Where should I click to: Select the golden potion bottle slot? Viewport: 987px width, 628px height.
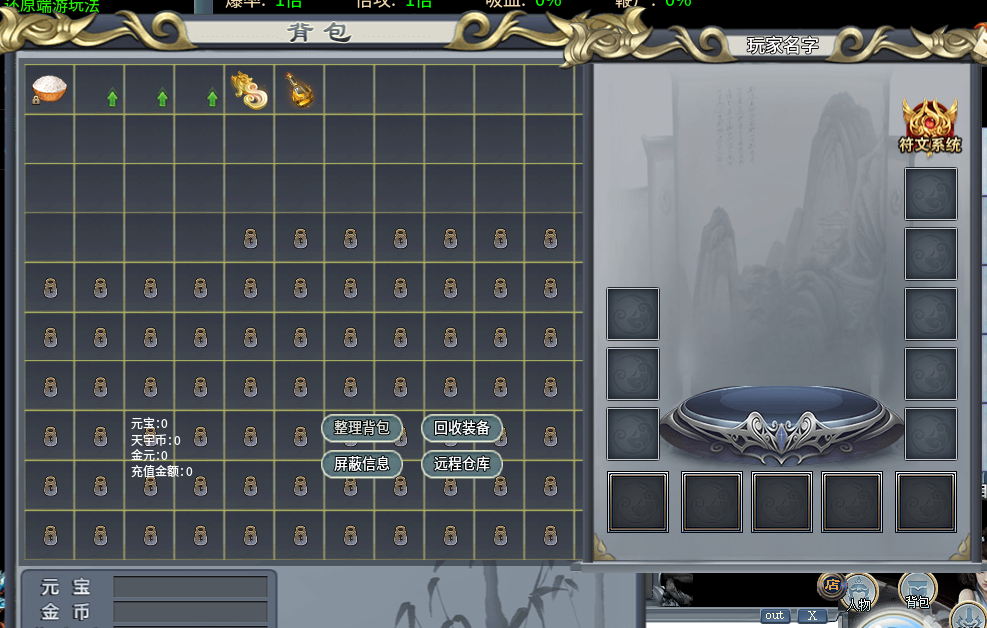click(x=299, y=89)
